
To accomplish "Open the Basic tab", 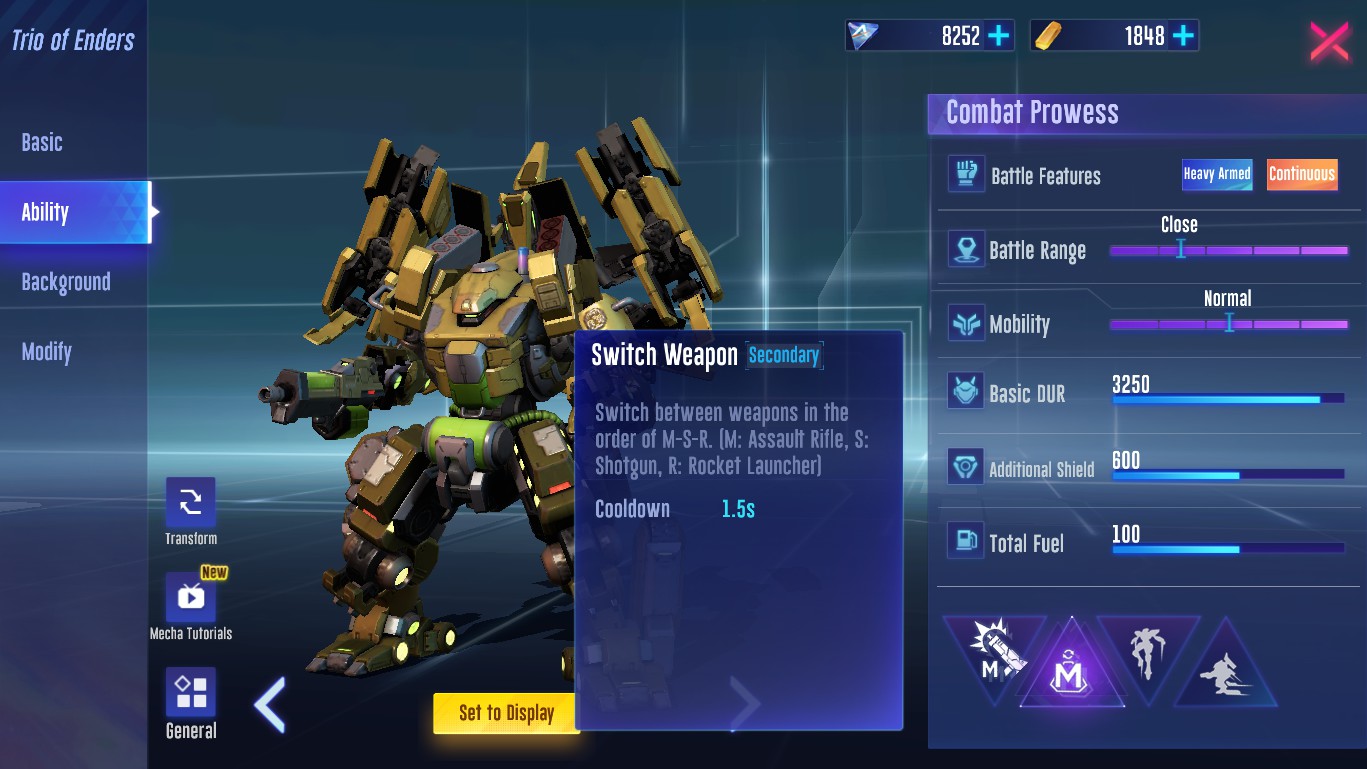I will point(42,142).
